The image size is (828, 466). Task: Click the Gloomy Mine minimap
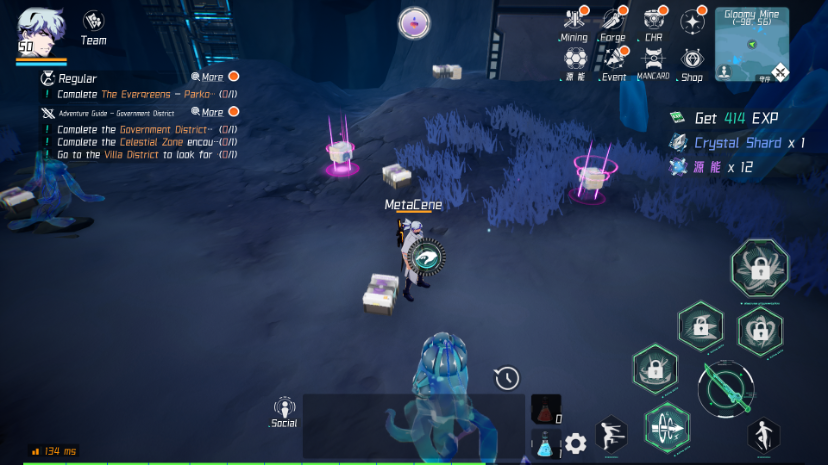coord(752,44)
